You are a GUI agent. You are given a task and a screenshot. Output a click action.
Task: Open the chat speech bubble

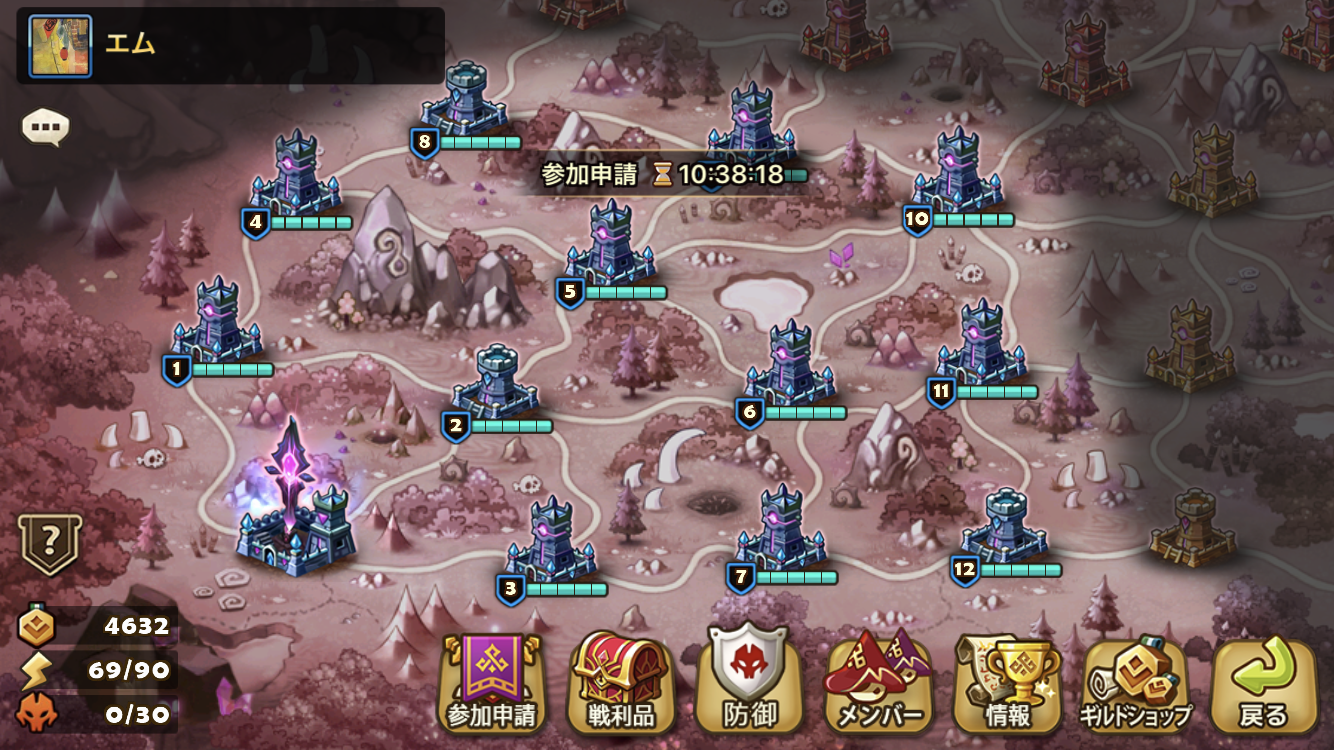46,127
